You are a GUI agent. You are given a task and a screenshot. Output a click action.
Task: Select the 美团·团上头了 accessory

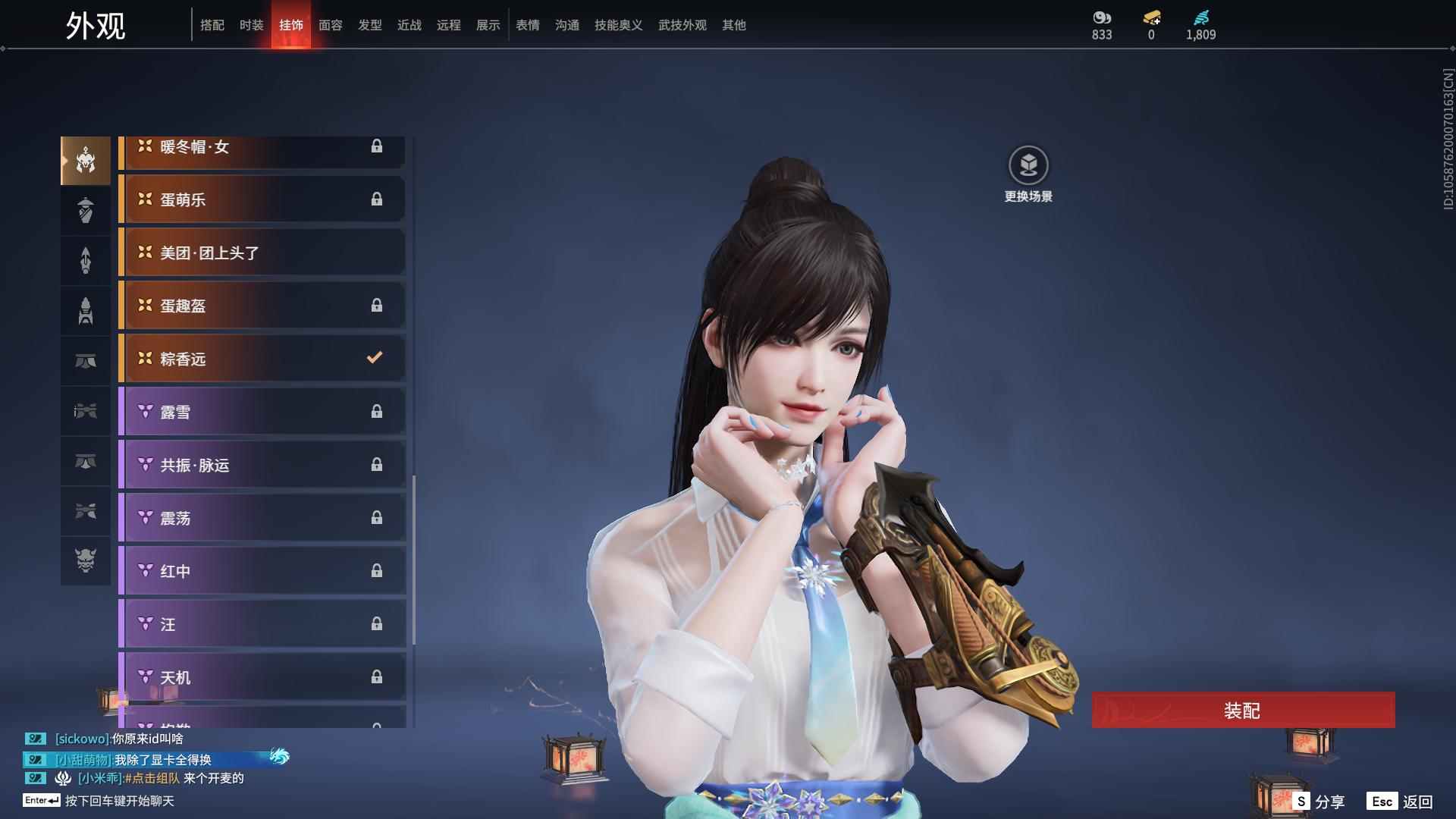pyautogui.click(x=262, y=253)
